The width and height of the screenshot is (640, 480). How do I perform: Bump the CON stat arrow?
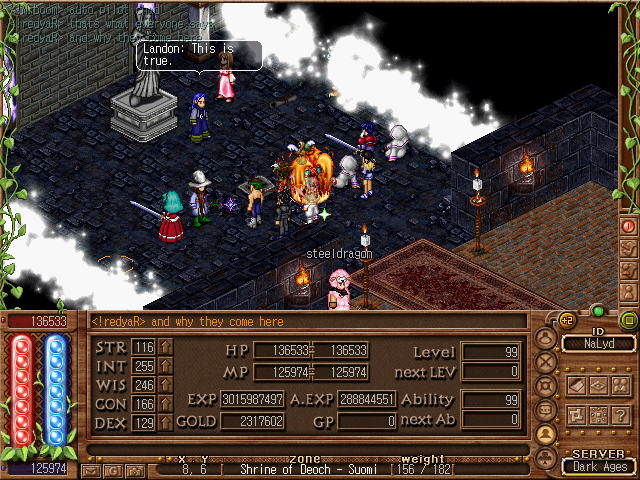click(x=166, y=404)
